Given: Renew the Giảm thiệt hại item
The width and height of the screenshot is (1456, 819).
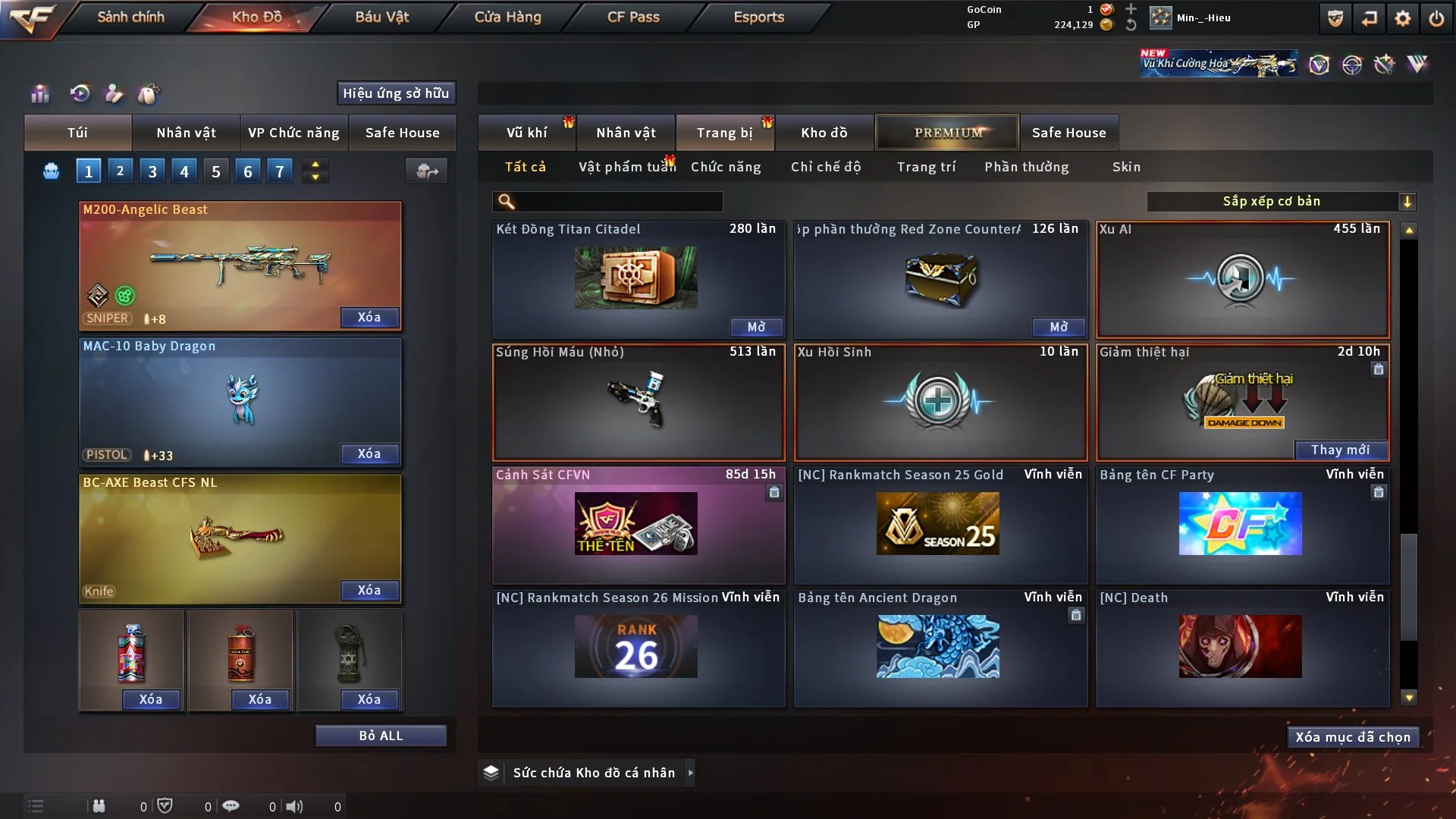Looking at the screenshot, I should point(1340,450).
